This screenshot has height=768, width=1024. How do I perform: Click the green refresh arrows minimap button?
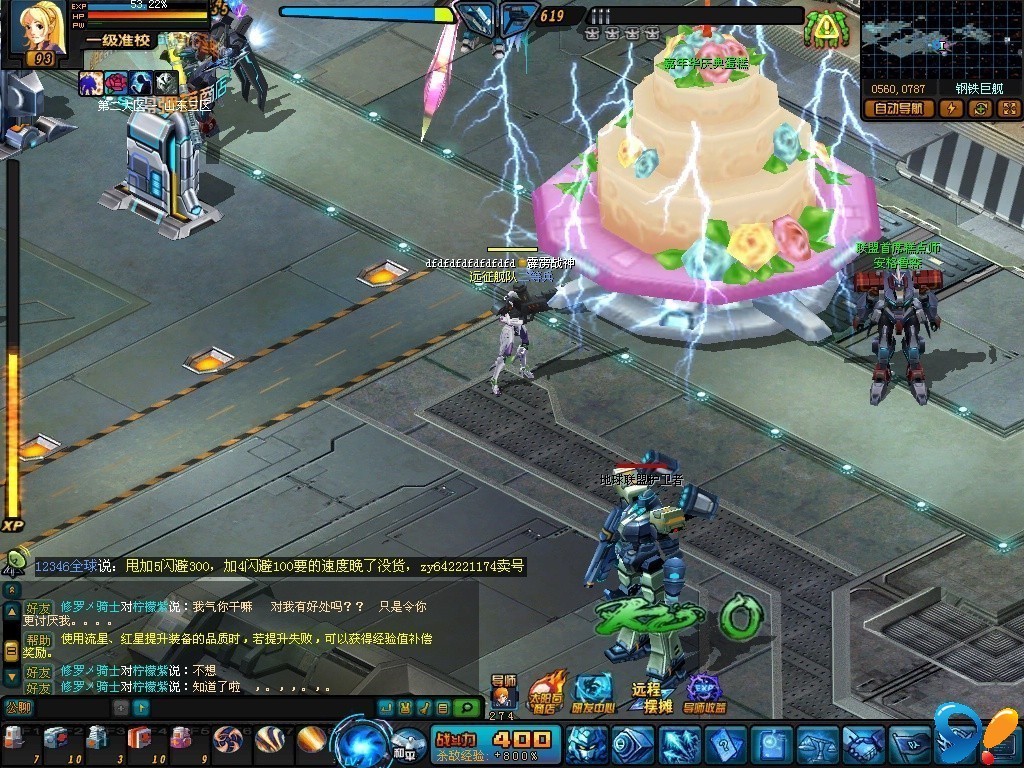(980, 109)
